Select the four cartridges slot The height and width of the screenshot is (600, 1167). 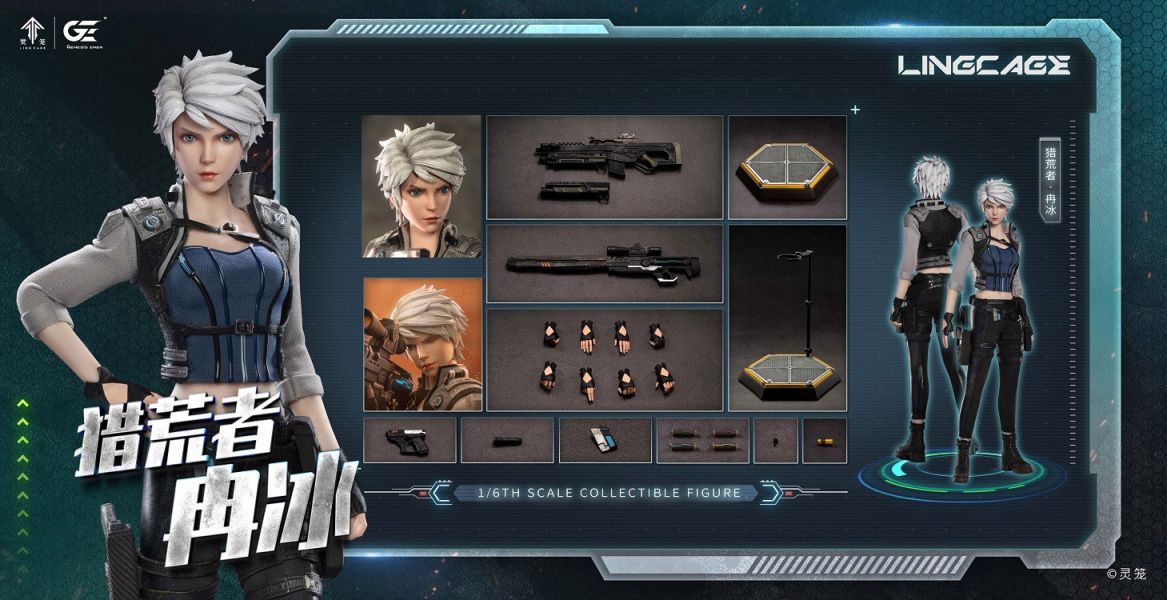701,440
